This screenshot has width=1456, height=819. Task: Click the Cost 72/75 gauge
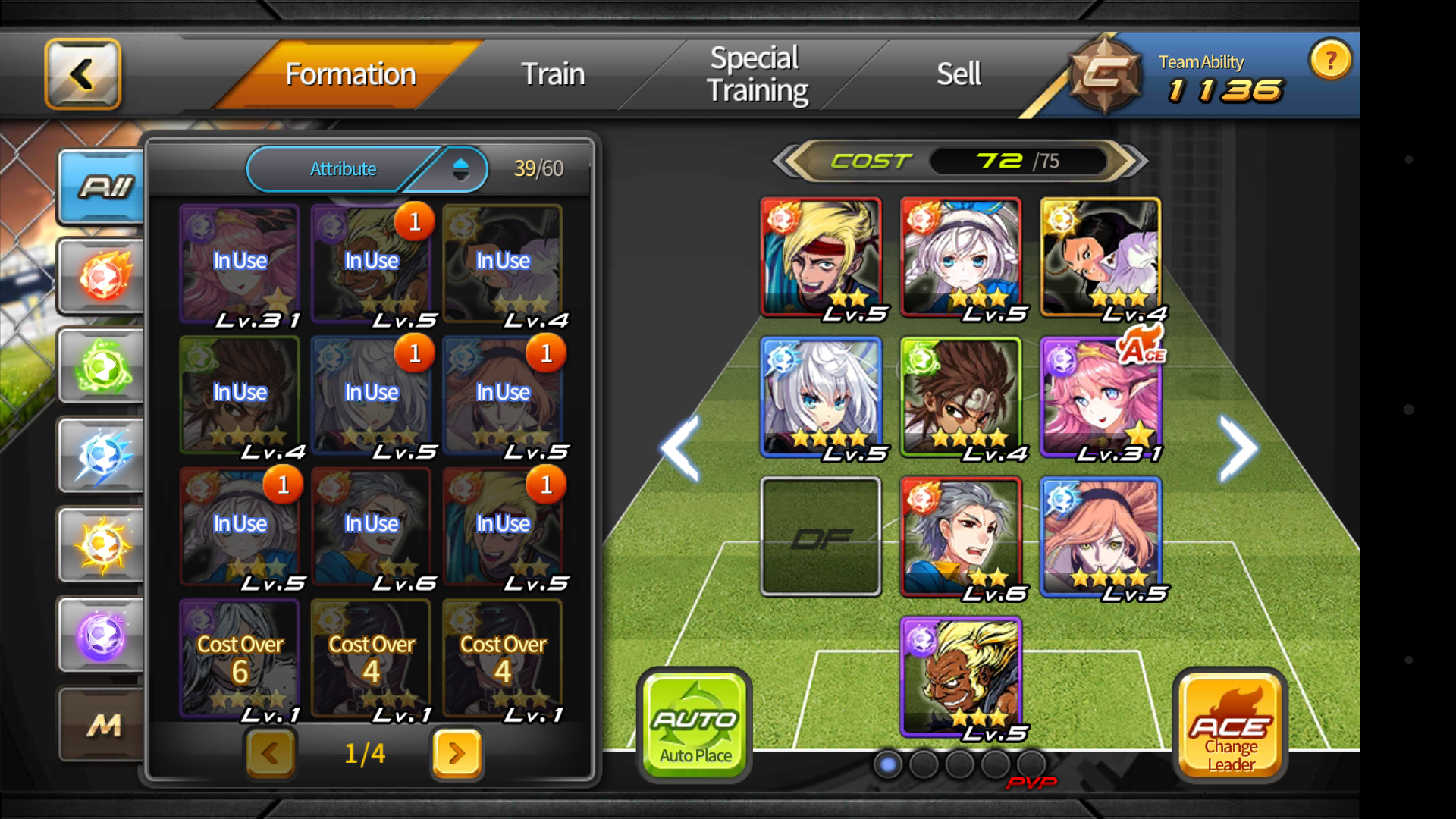tap(955, 160)
